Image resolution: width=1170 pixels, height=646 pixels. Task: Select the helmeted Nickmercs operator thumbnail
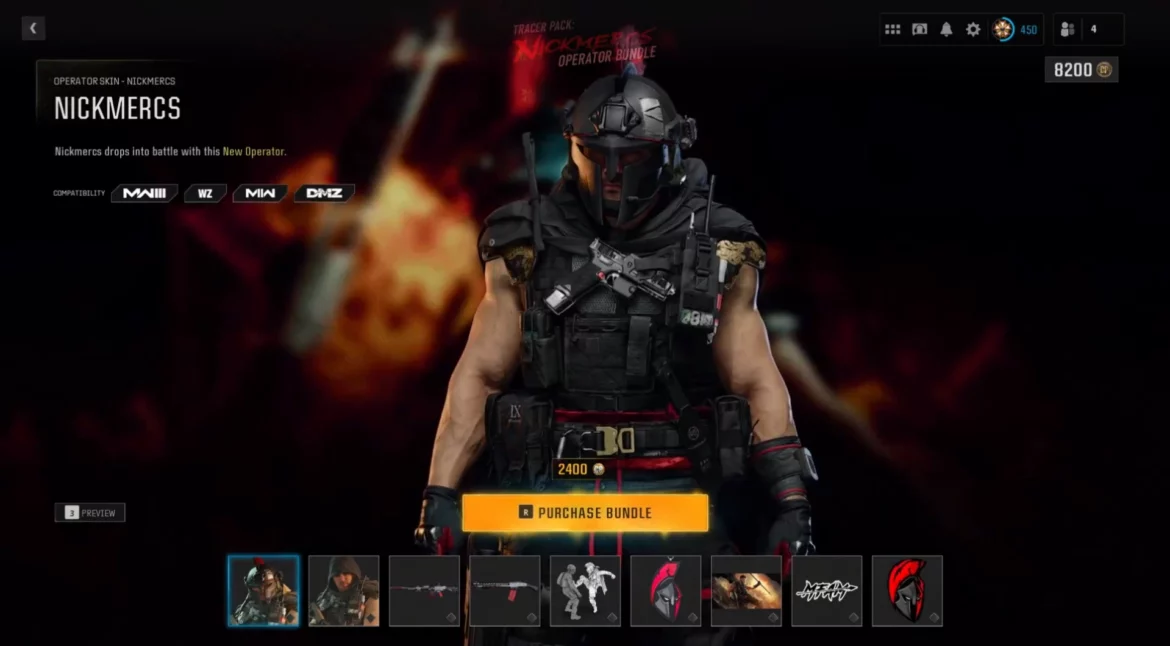pos(263,591)
